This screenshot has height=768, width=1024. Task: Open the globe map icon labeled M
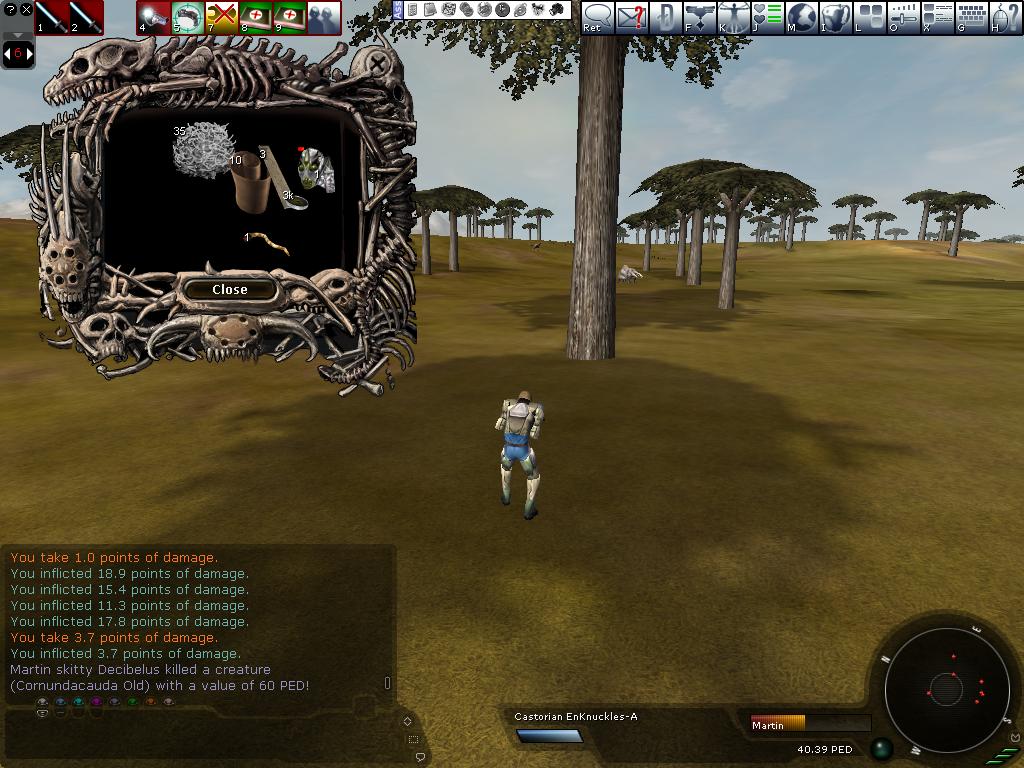801,17
